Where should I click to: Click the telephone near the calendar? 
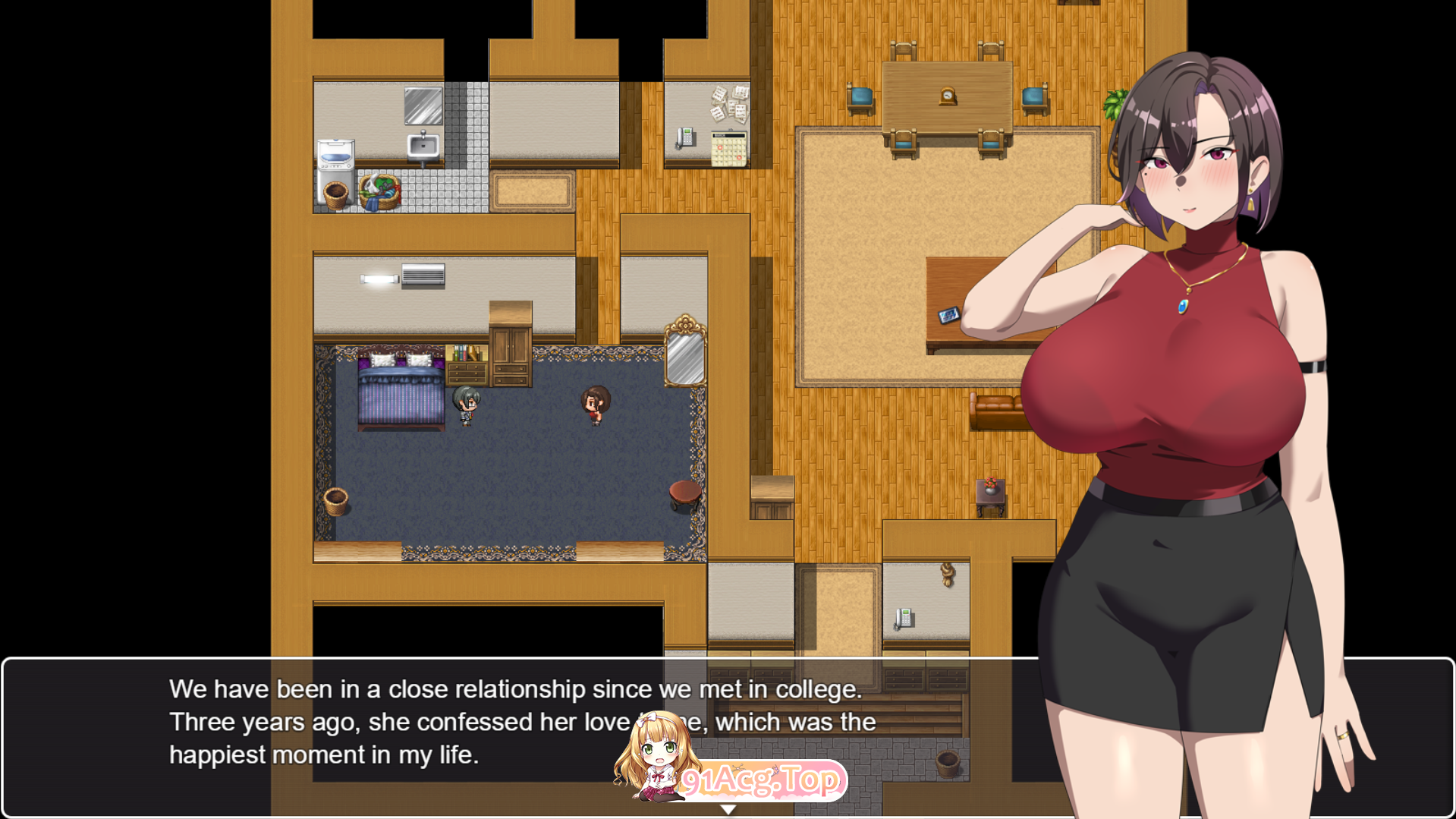pos(685,139)
